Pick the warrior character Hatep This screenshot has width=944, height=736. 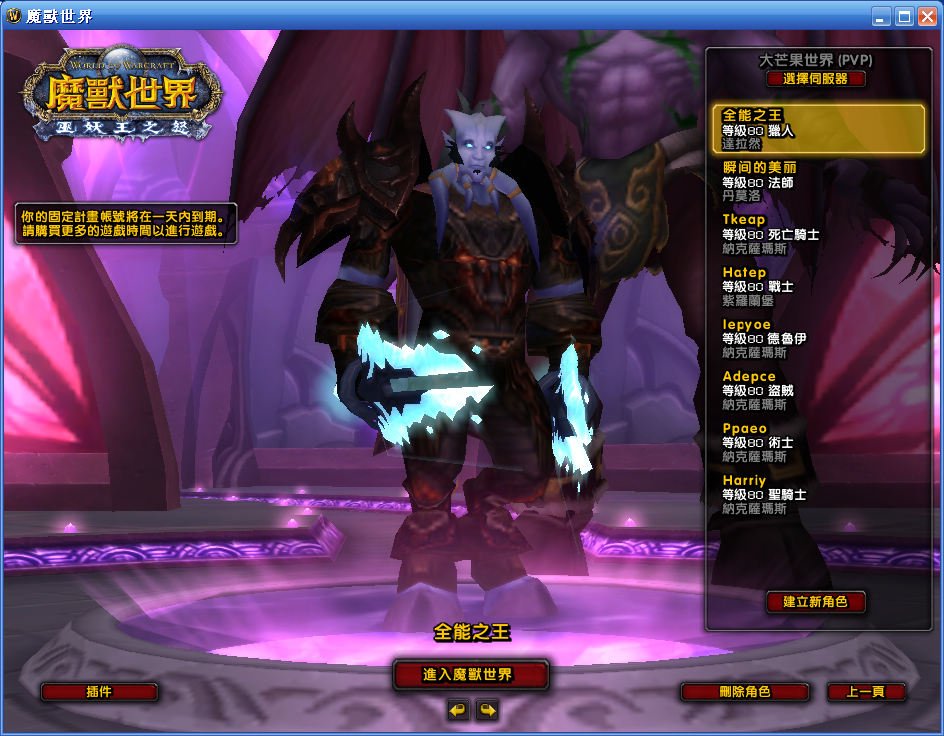pos(817,285)
